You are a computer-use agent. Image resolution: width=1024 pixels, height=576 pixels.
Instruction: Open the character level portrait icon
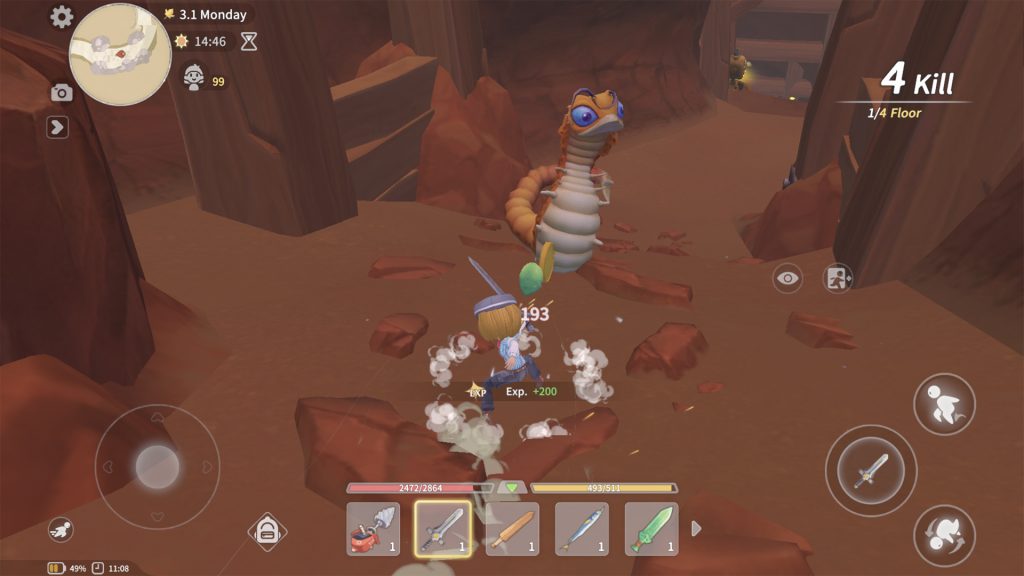point(194,77)
